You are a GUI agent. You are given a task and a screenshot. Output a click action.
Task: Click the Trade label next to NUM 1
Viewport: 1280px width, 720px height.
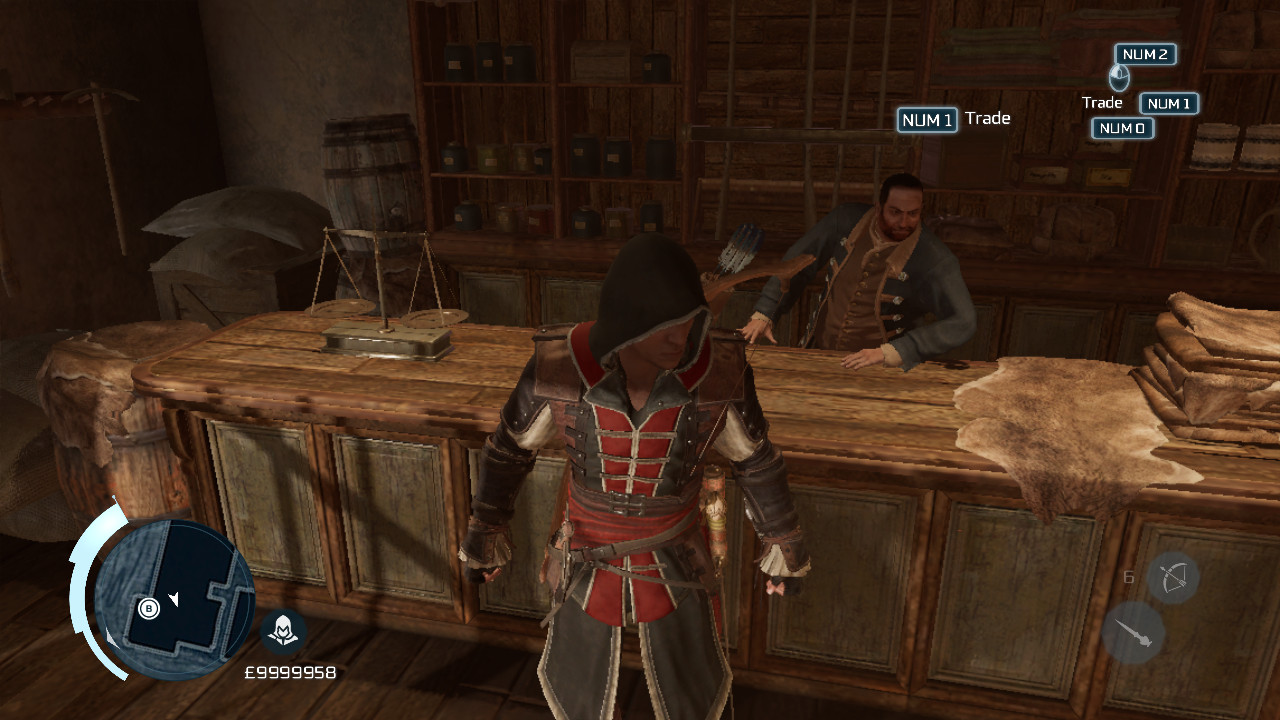tap(988, 119)
